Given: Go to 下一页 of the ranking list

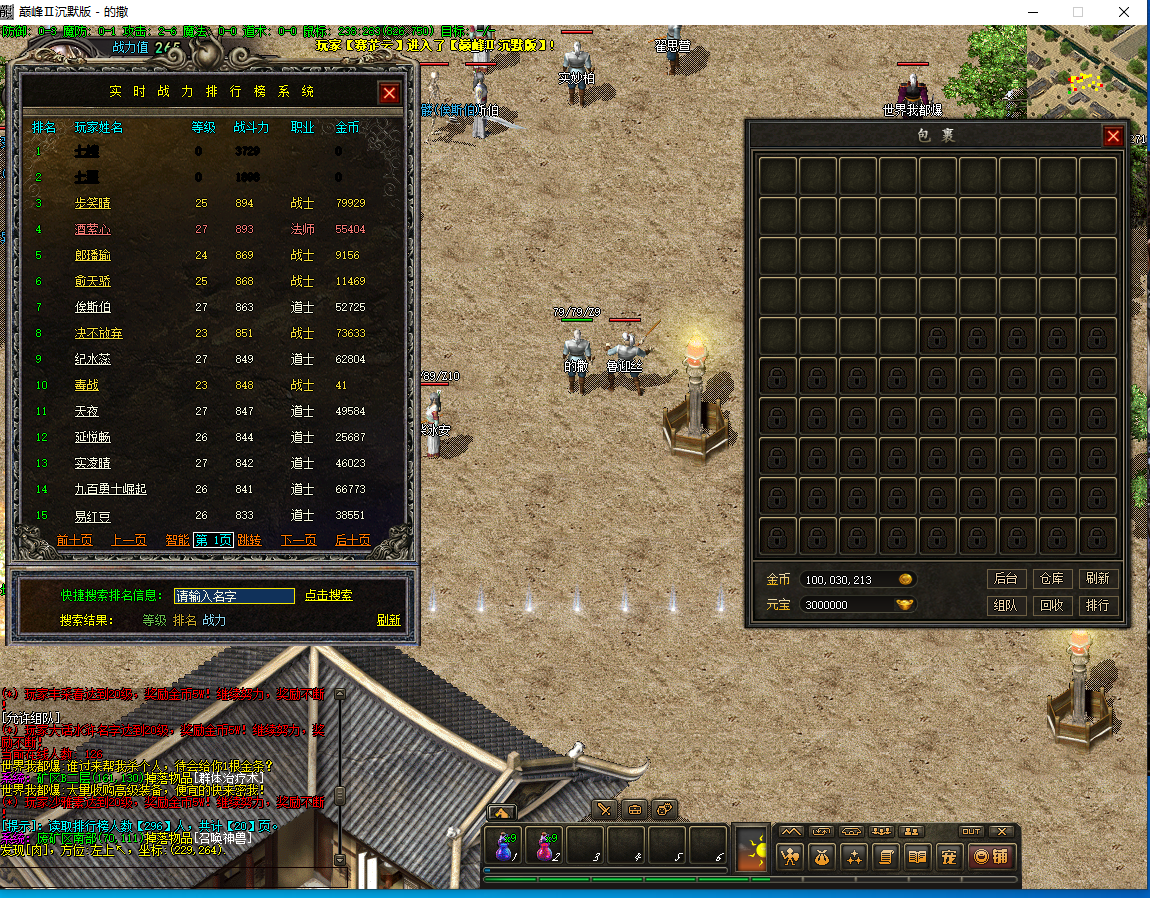Looking at the screenshot, I should tap(298, 540).
